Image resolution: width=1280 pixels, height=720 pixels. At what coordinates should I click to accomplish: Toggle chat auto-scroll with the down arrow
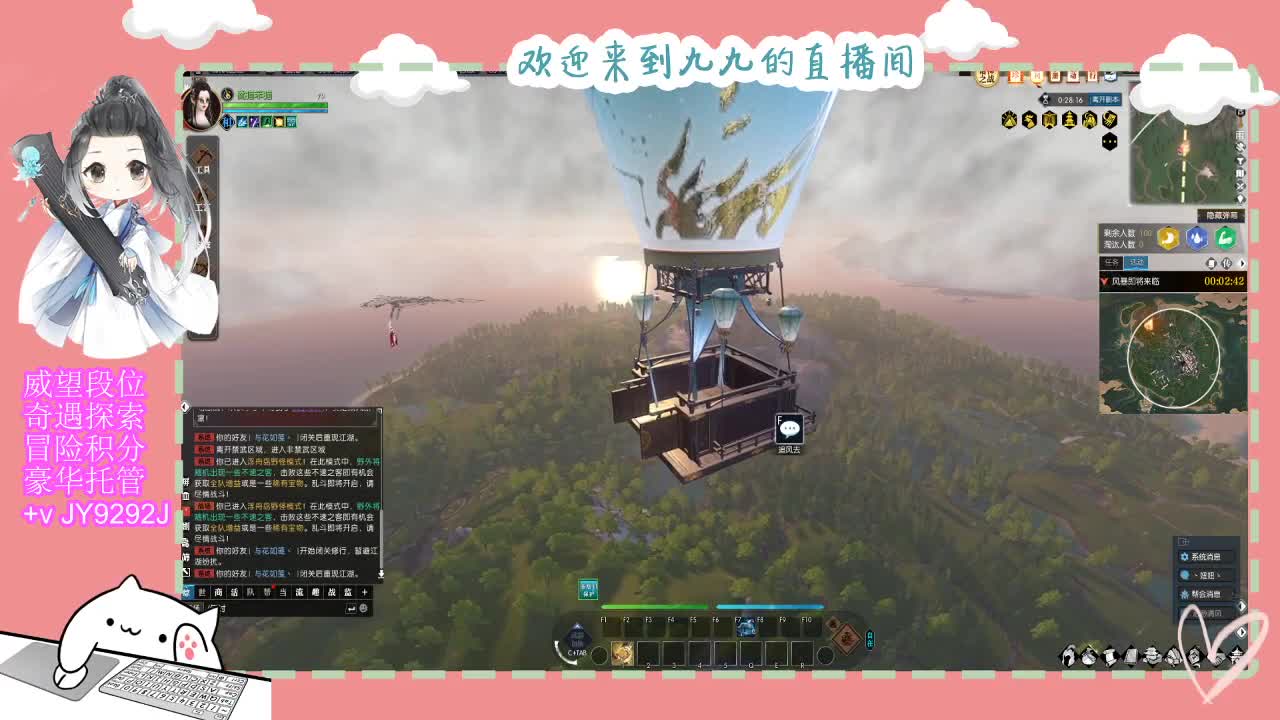coord(382,573)
